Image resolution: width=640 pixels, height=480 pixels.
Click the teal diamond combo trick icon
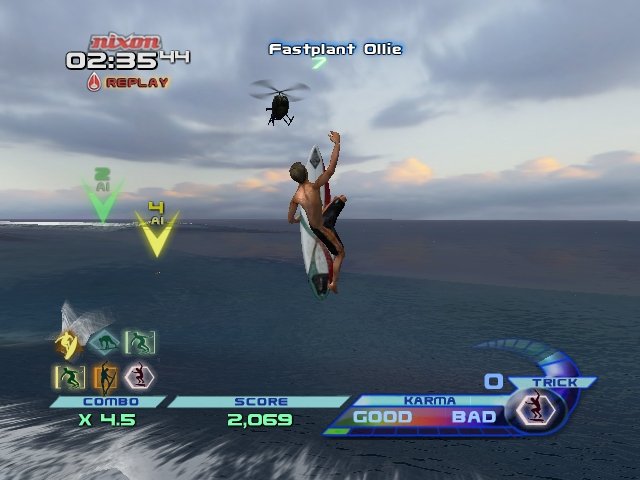pos(102,343)
